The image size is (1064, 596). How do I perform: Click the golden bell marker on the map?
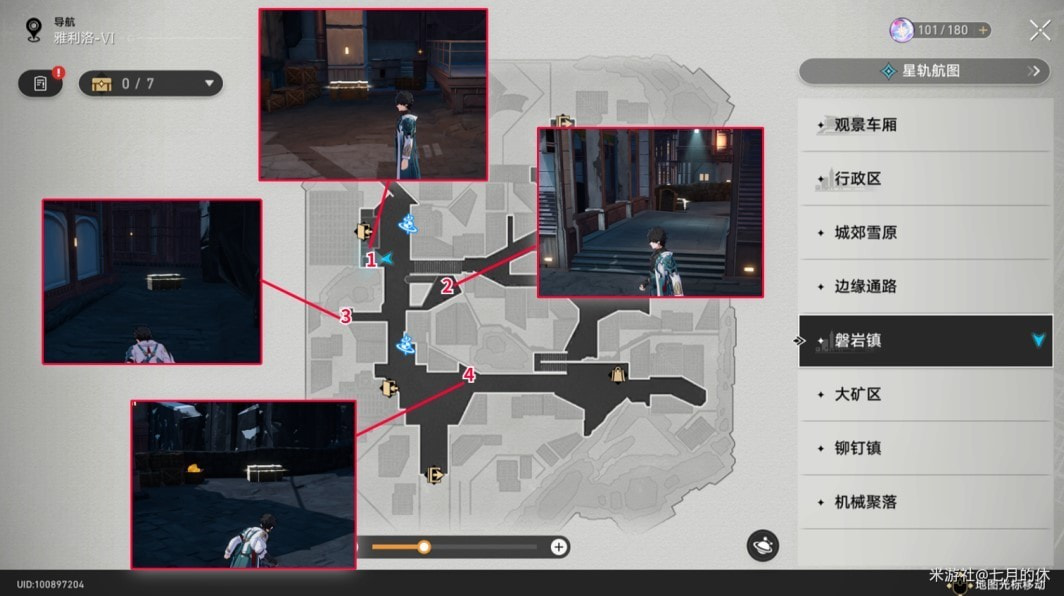[617, 375]
